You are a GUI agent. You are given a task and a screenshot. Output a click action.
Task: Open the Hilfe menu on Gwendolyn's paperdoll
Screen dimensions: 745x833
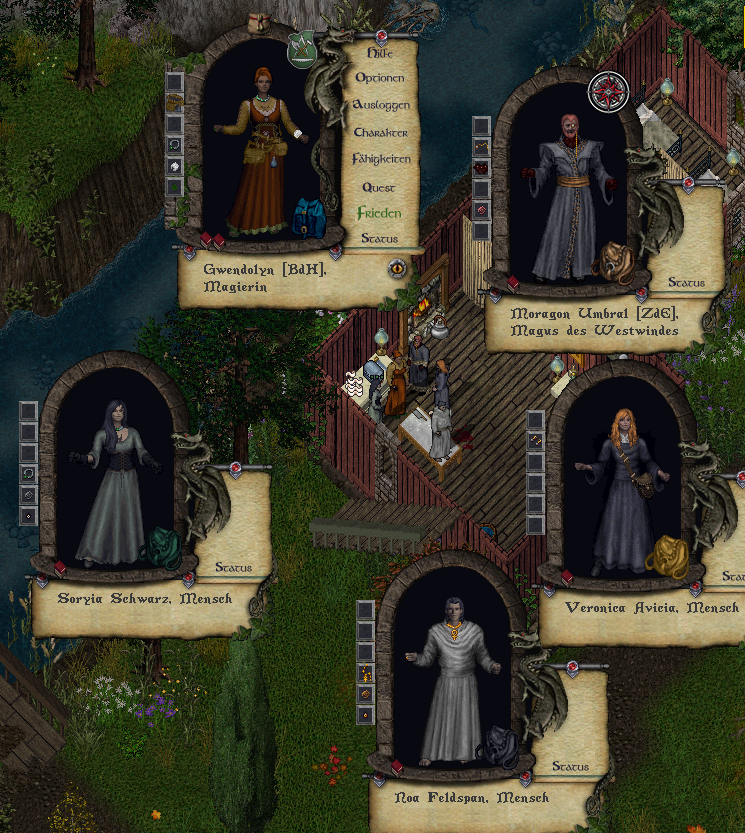pyautogui.click(x=380, y=52)
